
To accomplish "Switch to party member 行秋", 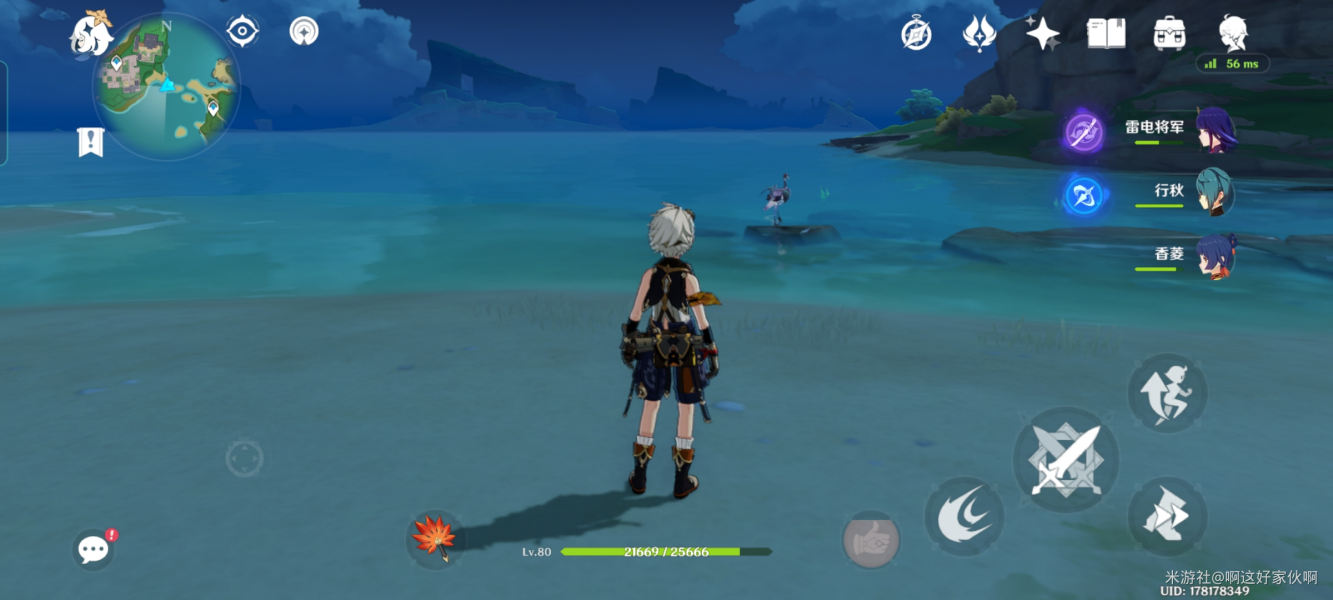I will (1215, 192).
